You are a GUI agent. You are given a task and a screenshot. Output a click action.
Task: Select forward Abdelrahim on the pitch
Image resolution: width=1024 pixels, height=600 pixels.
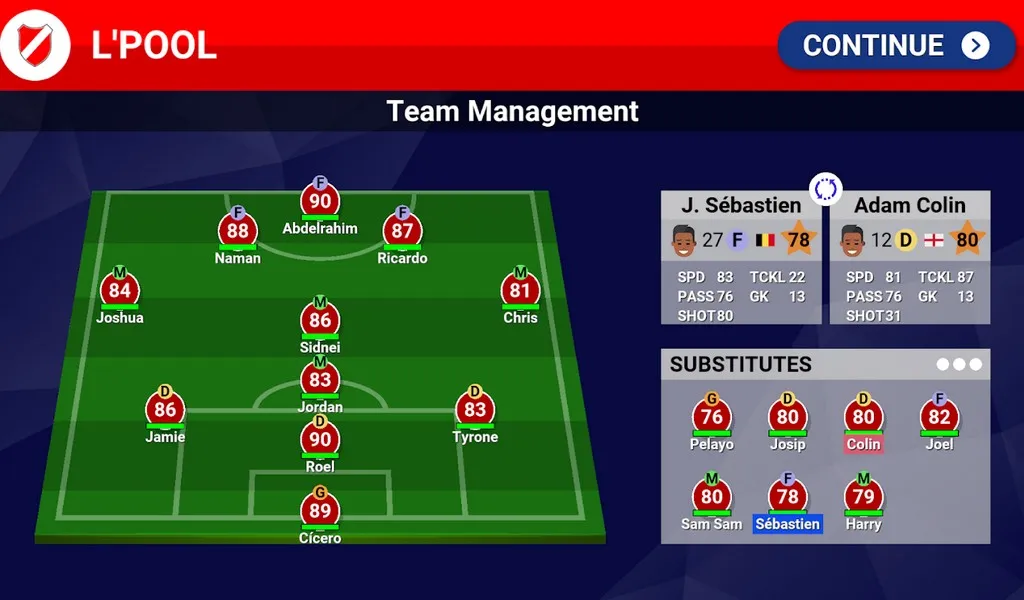tap(320, 201)
